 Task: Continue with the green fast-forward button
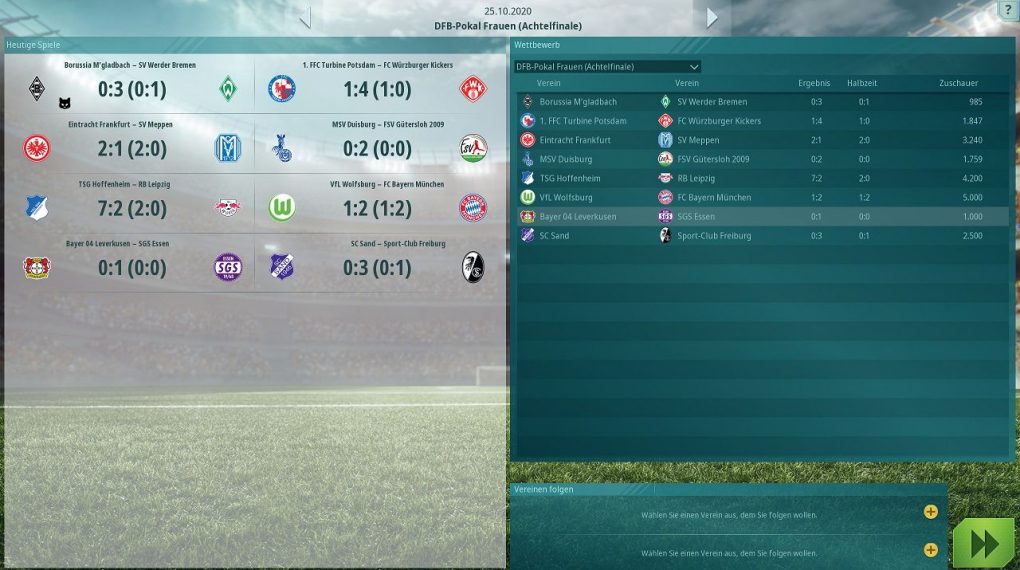983,543
